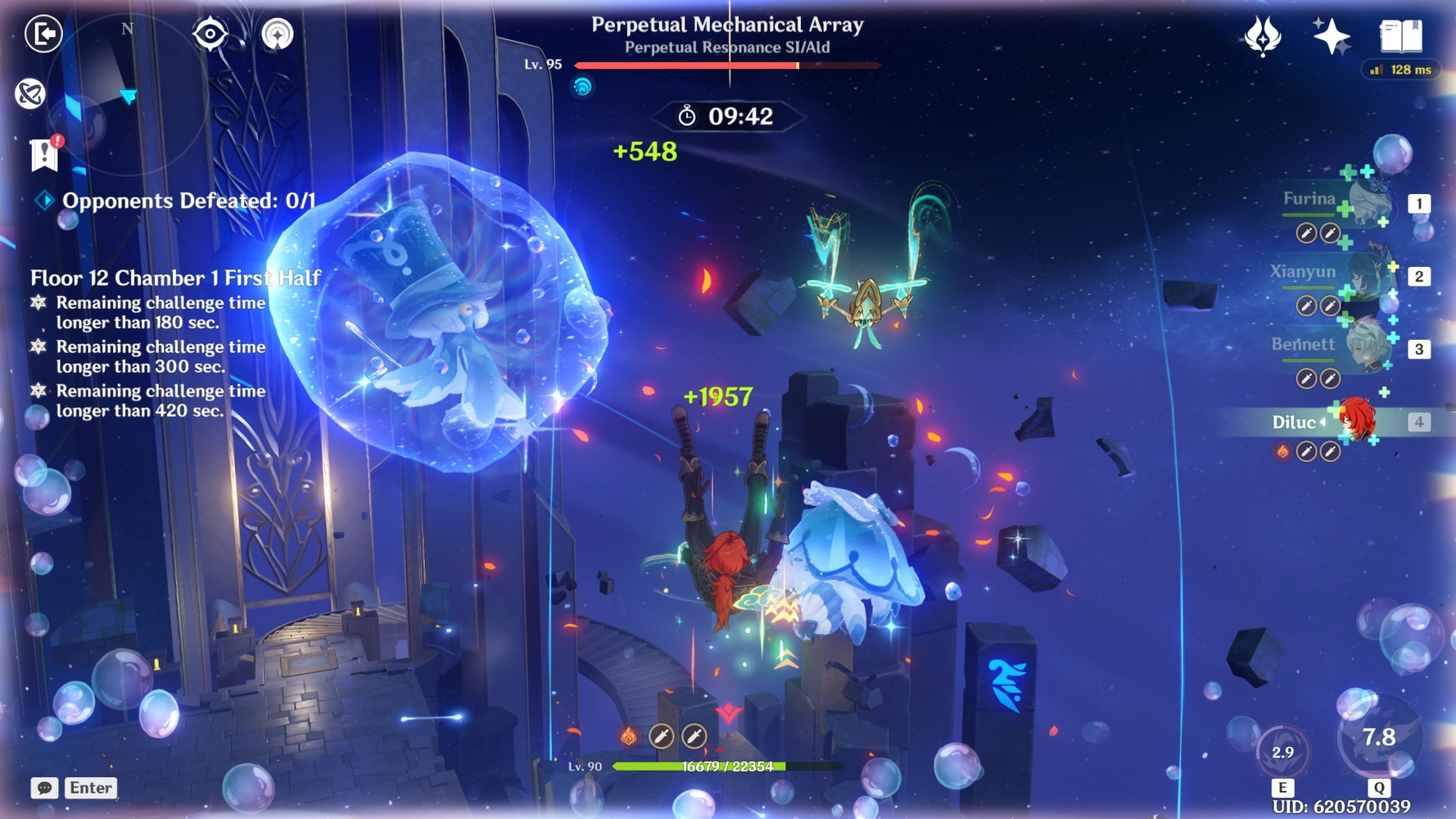Open chat using the speech bubble icon
Image resolution: width=1456 pixels, height=819 pixels.
(45, 788)
